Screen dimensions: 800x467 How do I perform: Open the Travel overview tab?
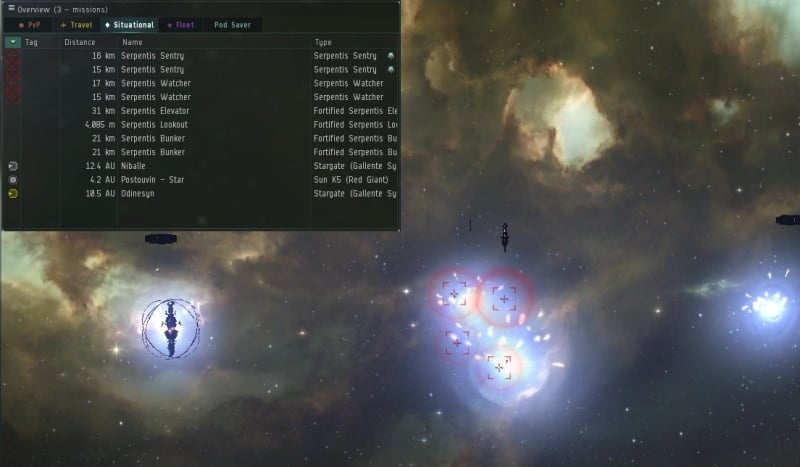pos(77,25)
